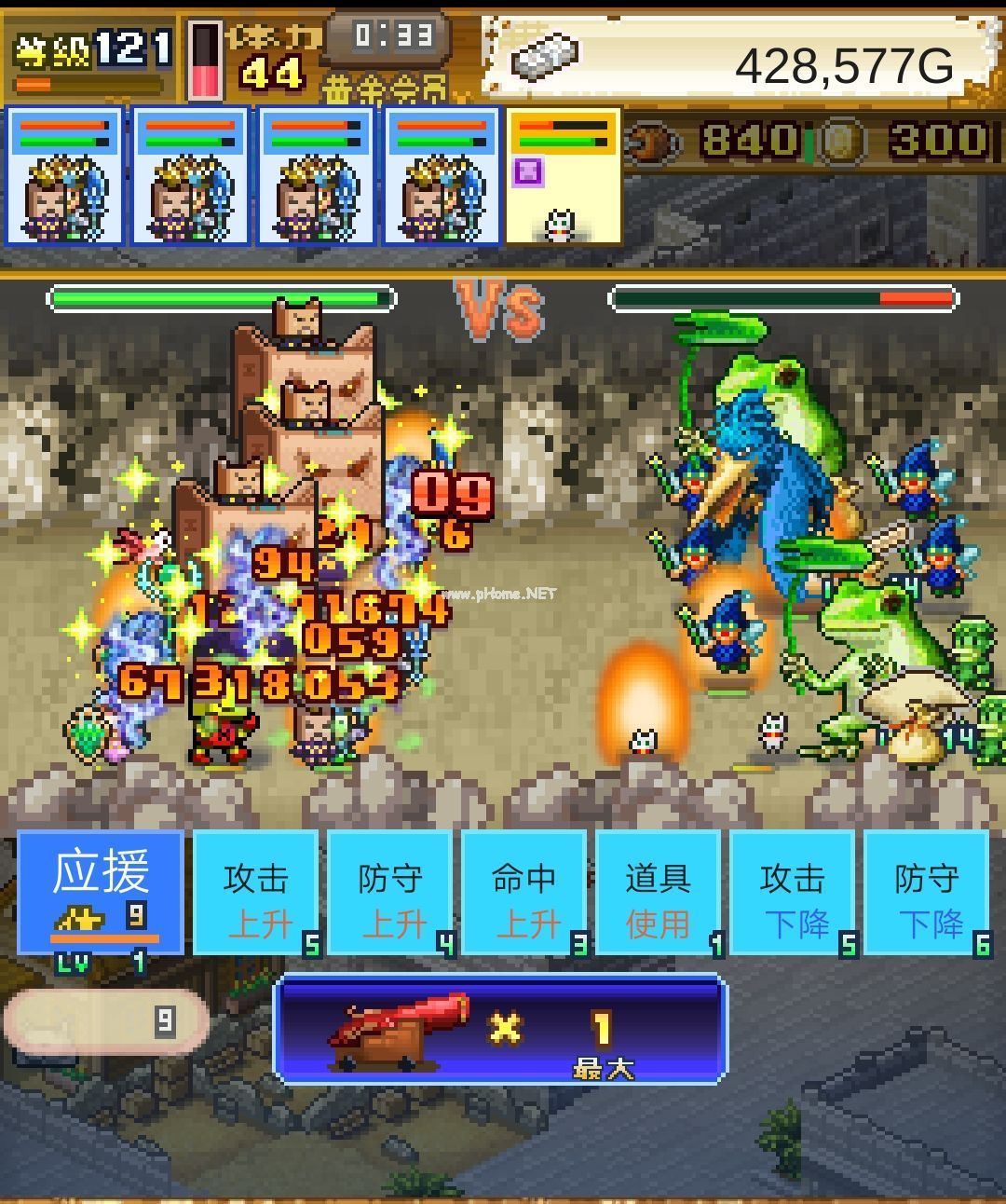Viewport: 1006px width, 1204px height.
Task: Select the yellow cat unit card
Action: 564,177
